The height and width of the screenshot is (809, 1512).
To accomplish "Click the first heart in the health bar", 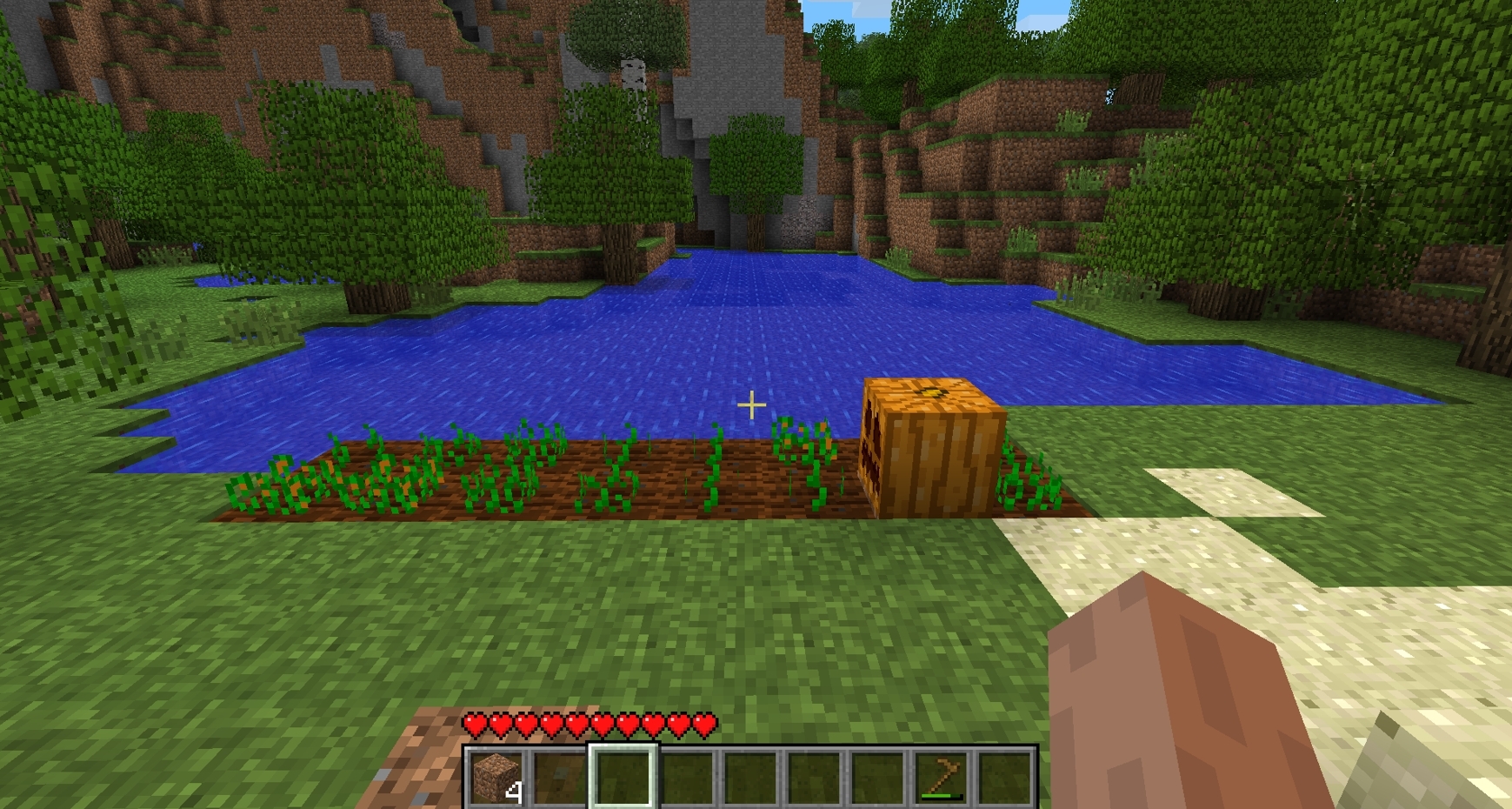I will (x=475, y=722).
